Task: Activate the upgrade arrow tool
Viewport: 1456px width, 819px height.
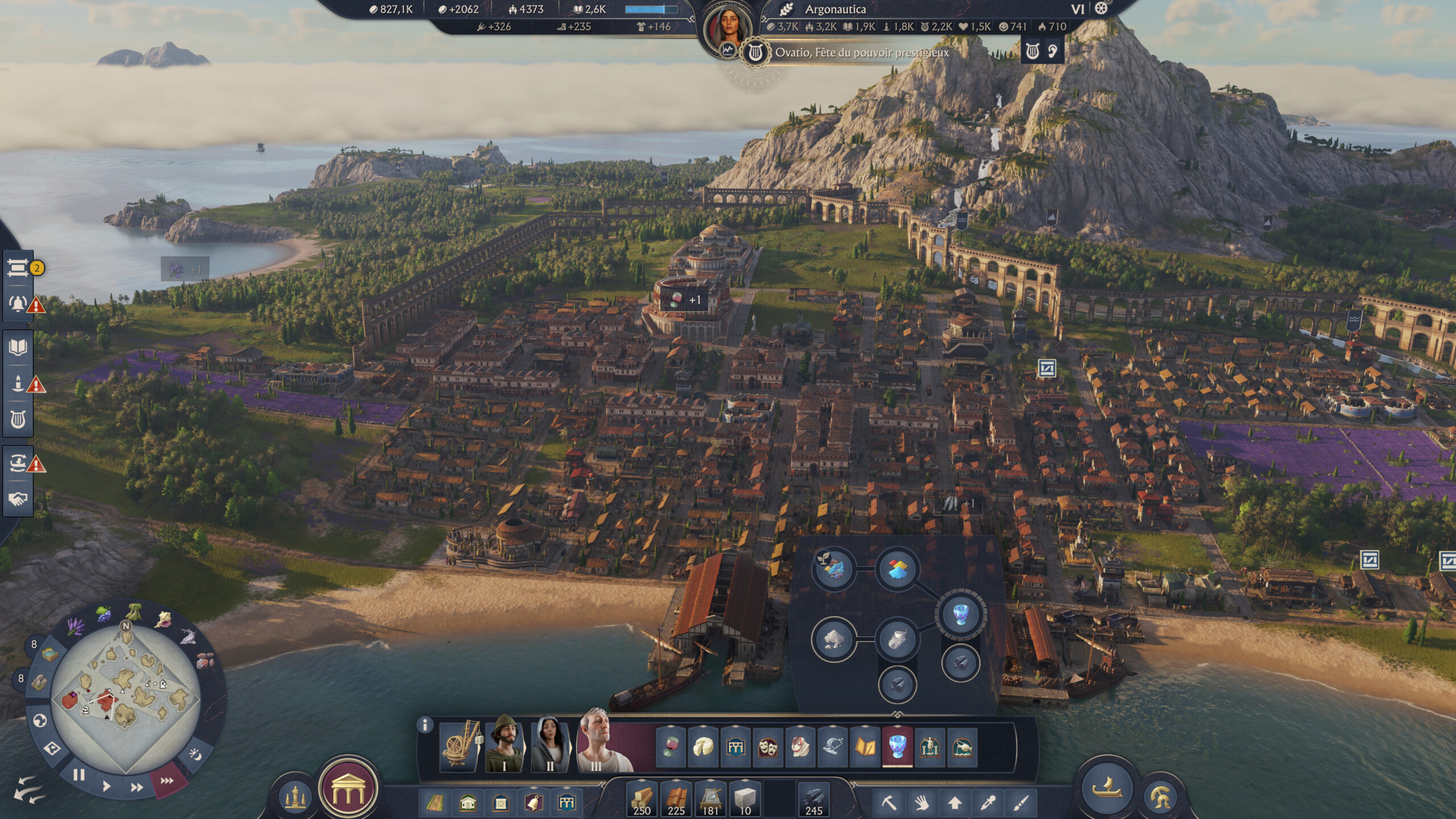Action: (955, 803)
